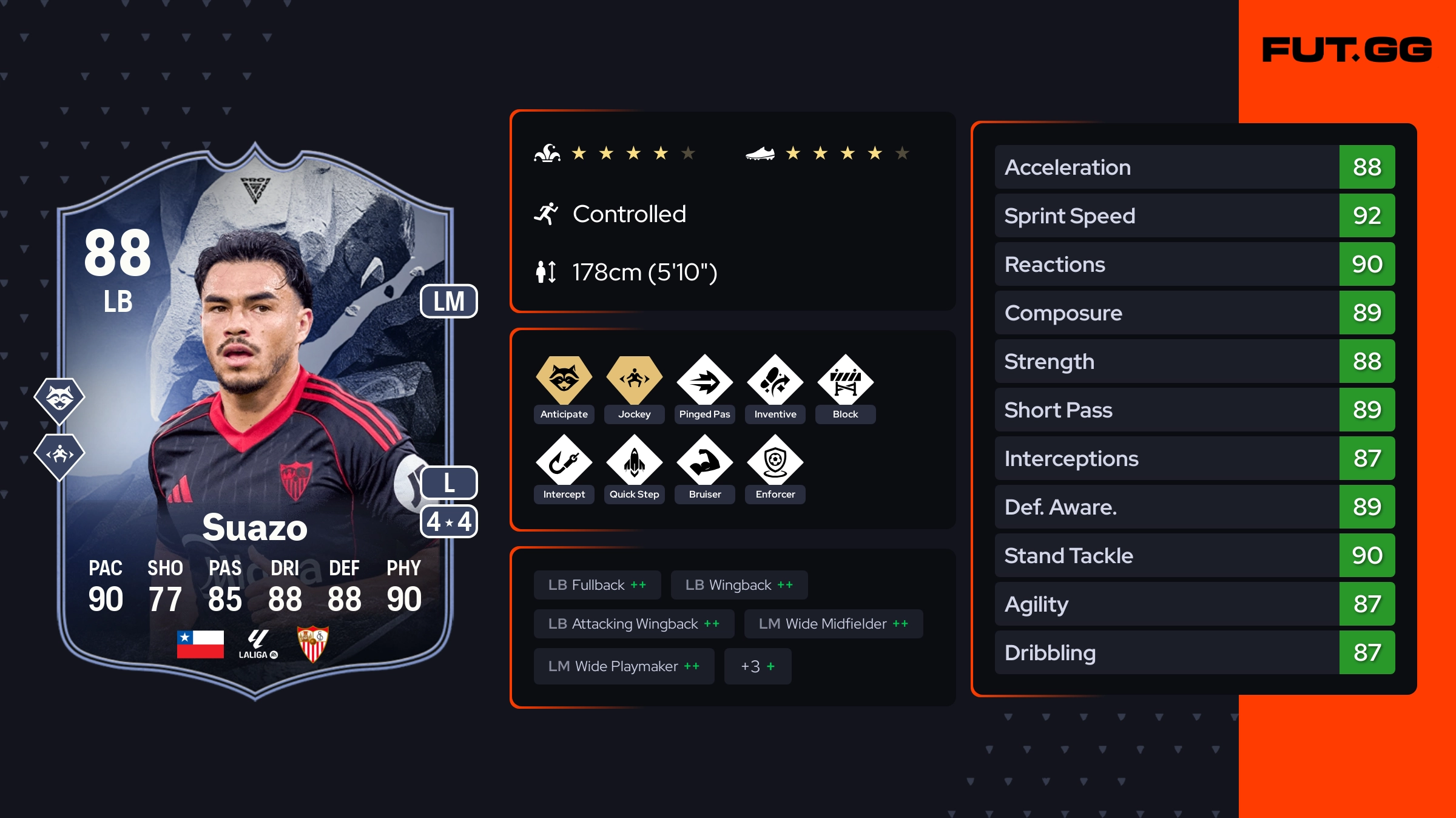The image size is (1456, 818).
Task: Choose the Anticipate playstyle icon
Action: pos(564,380)
